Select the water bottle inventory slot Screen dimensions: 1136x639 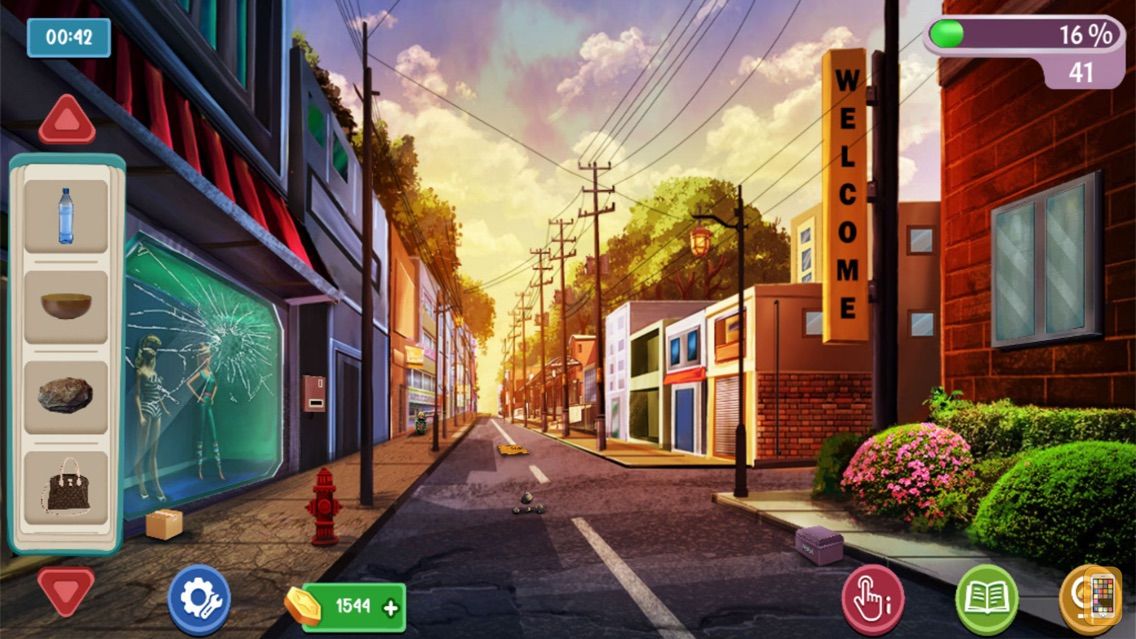tap(66, 216)
